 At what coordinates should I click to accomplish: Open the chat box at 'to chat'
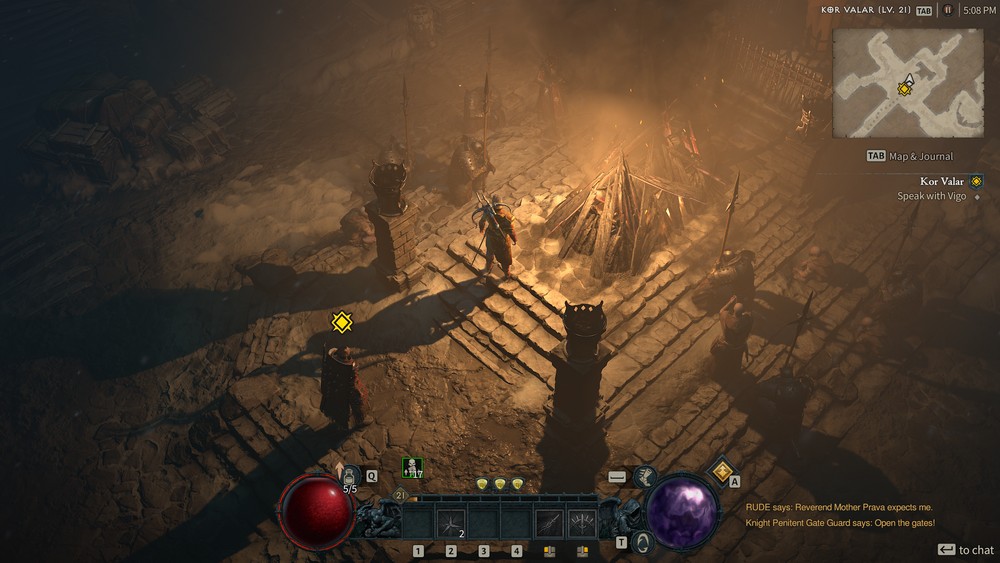pos(966,550)
